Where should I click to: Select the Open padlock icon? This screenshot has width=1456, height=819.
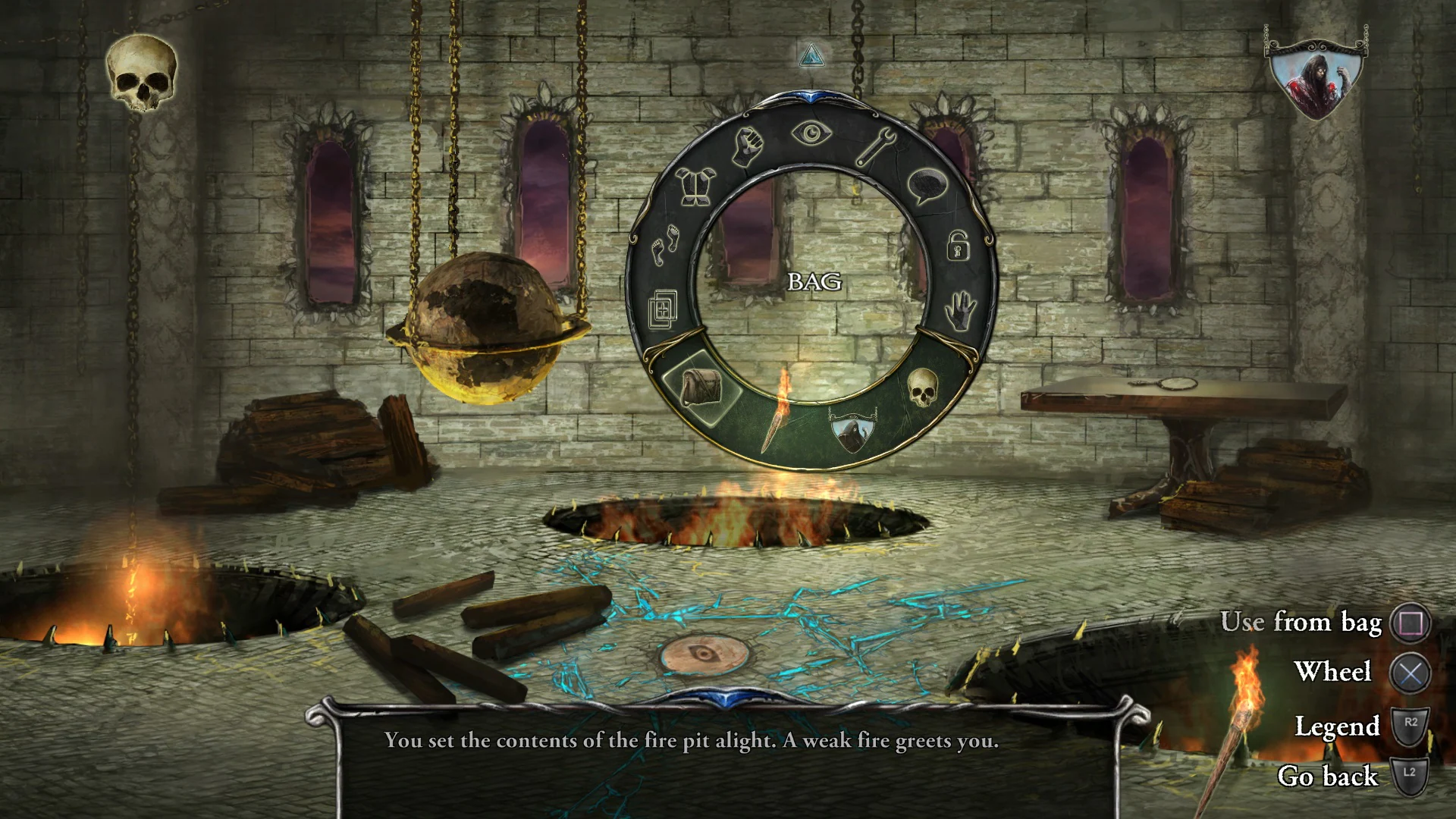(x=957, y=247)
